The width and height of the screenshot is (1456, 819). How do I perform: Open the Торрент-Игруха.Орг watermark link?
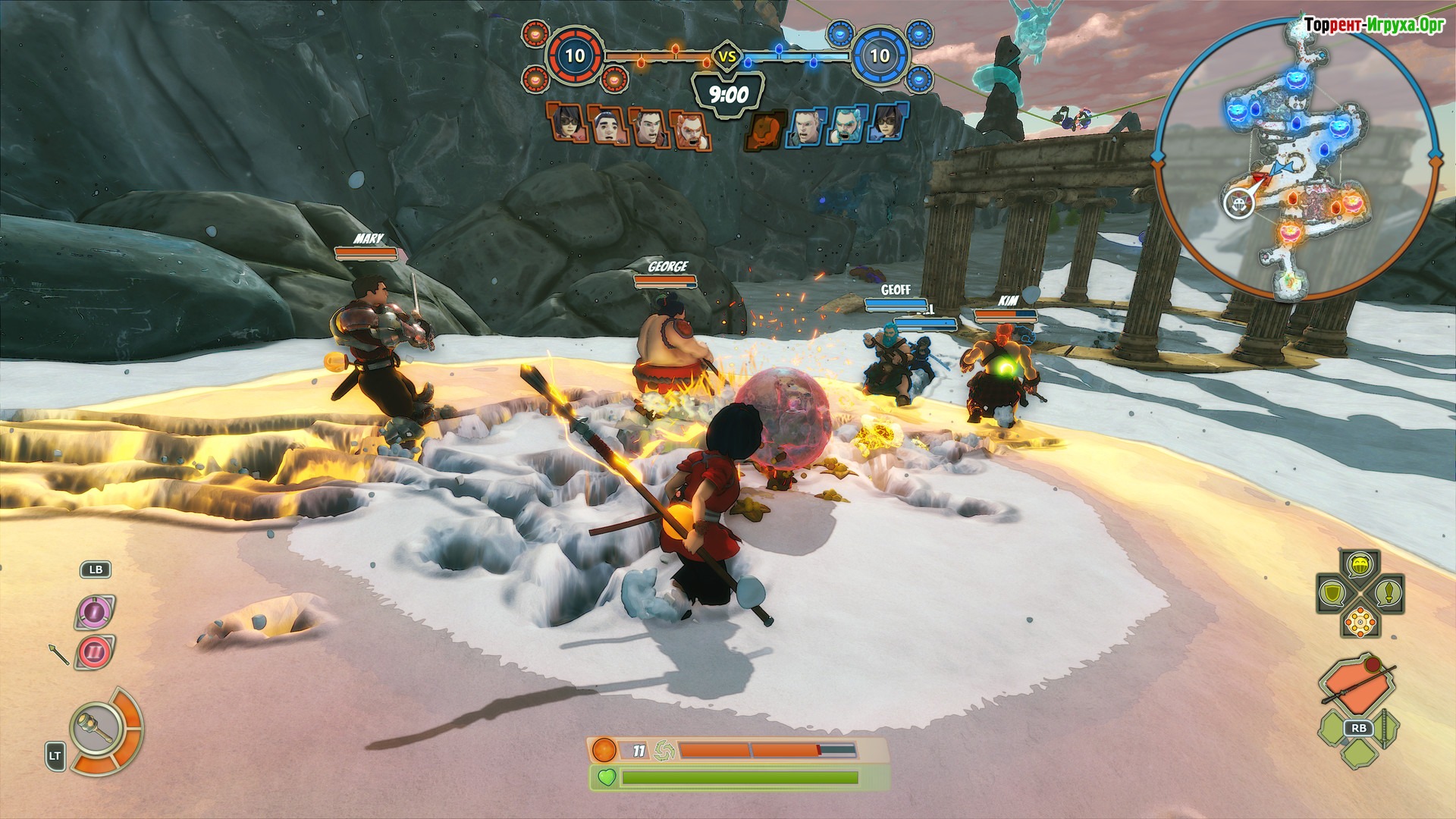[x=1373, y=25]
